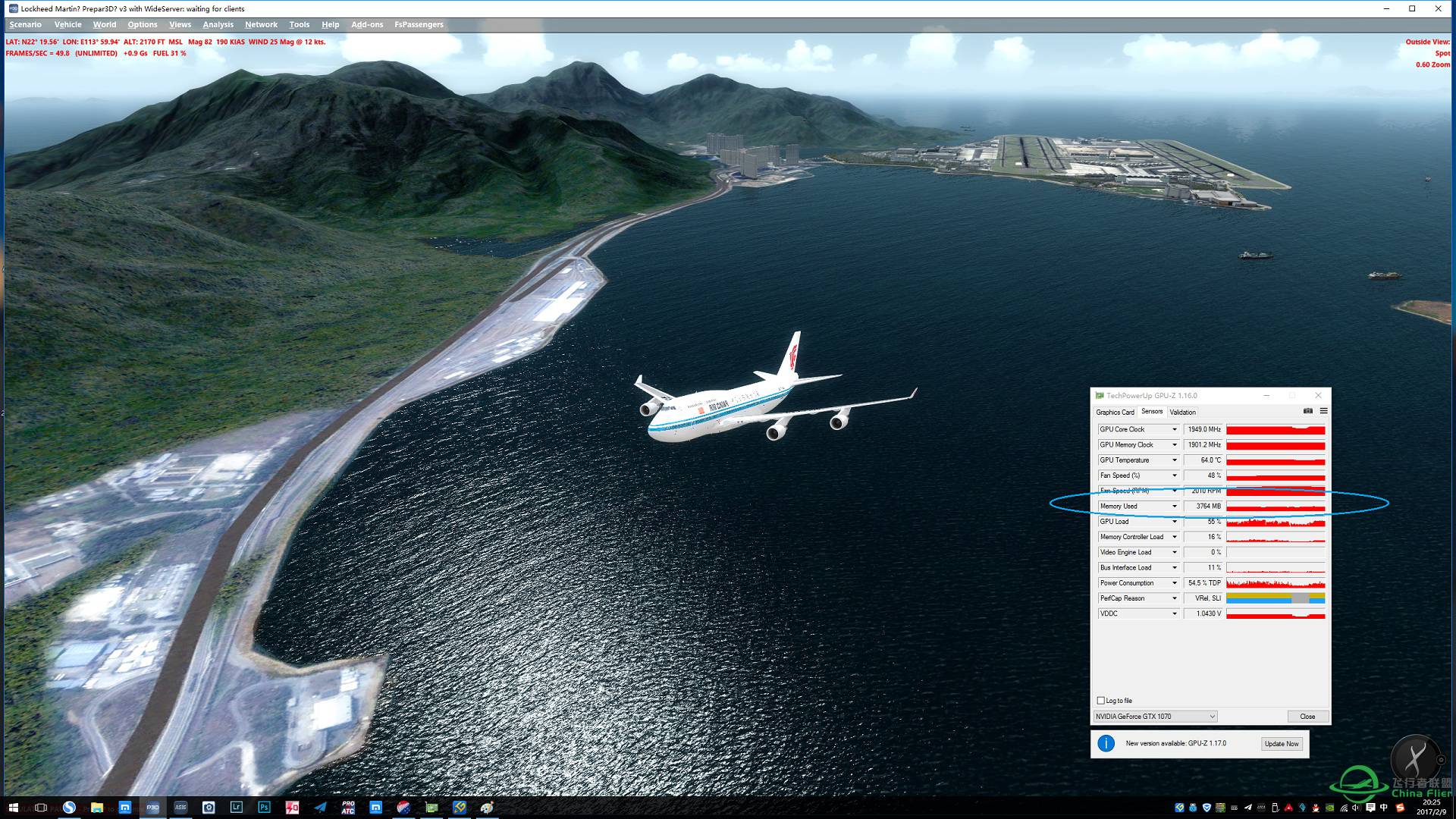
Task: Open the Vehicle menu
Action: [x=67, y=24]
